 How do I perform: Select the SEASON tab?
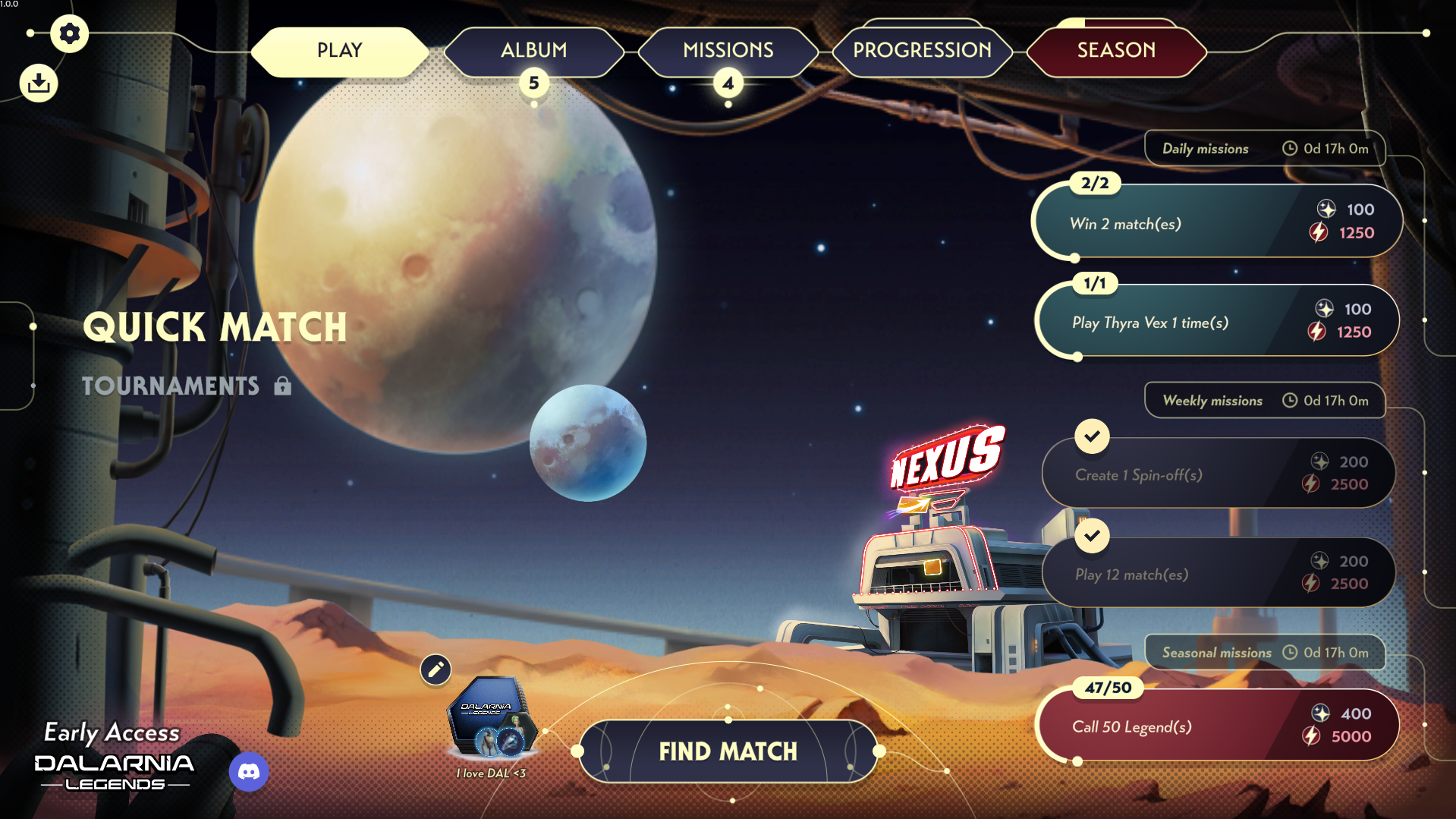coord(1116,51)
